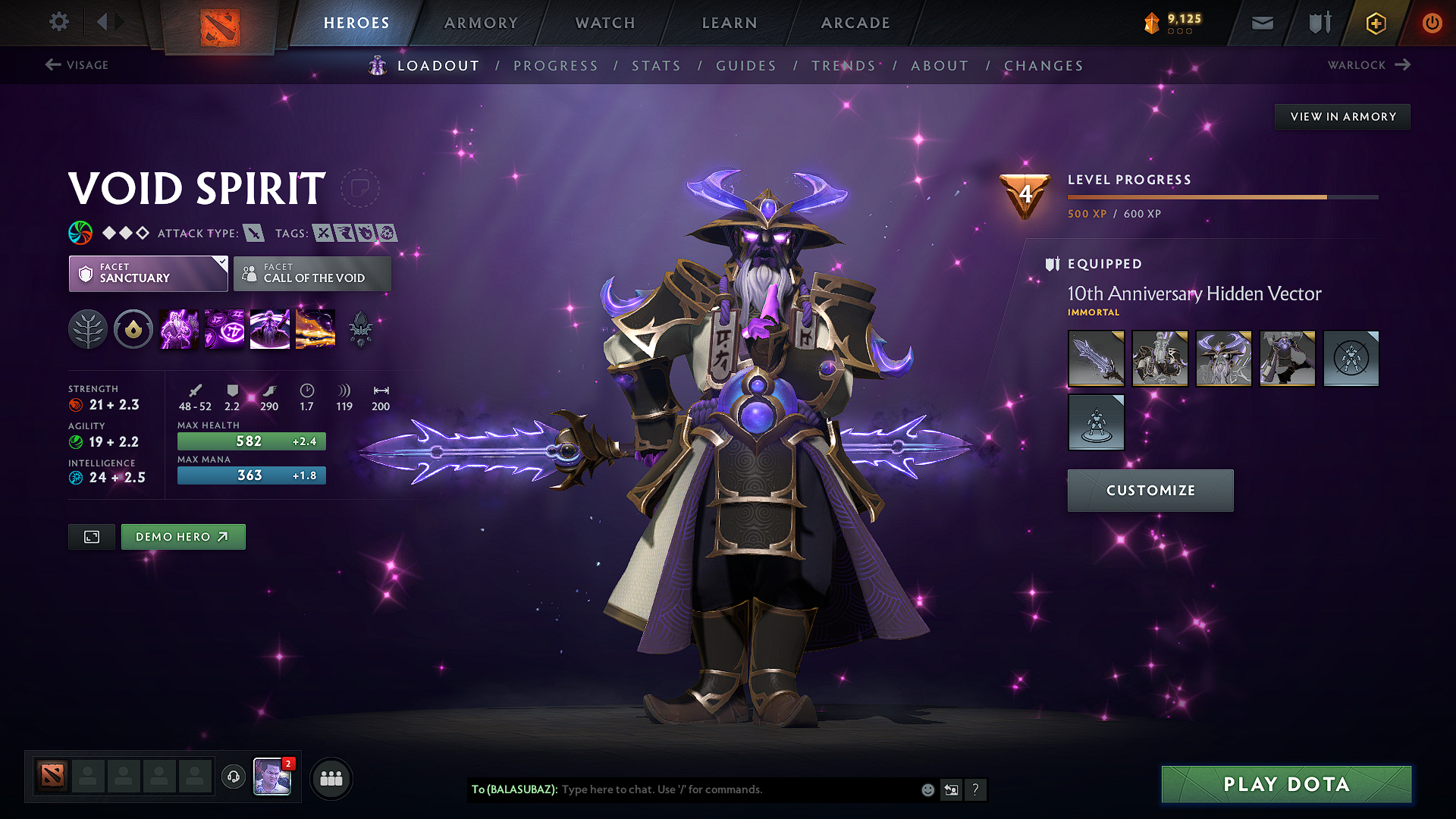Click the melee attack type sword icon

253,234
